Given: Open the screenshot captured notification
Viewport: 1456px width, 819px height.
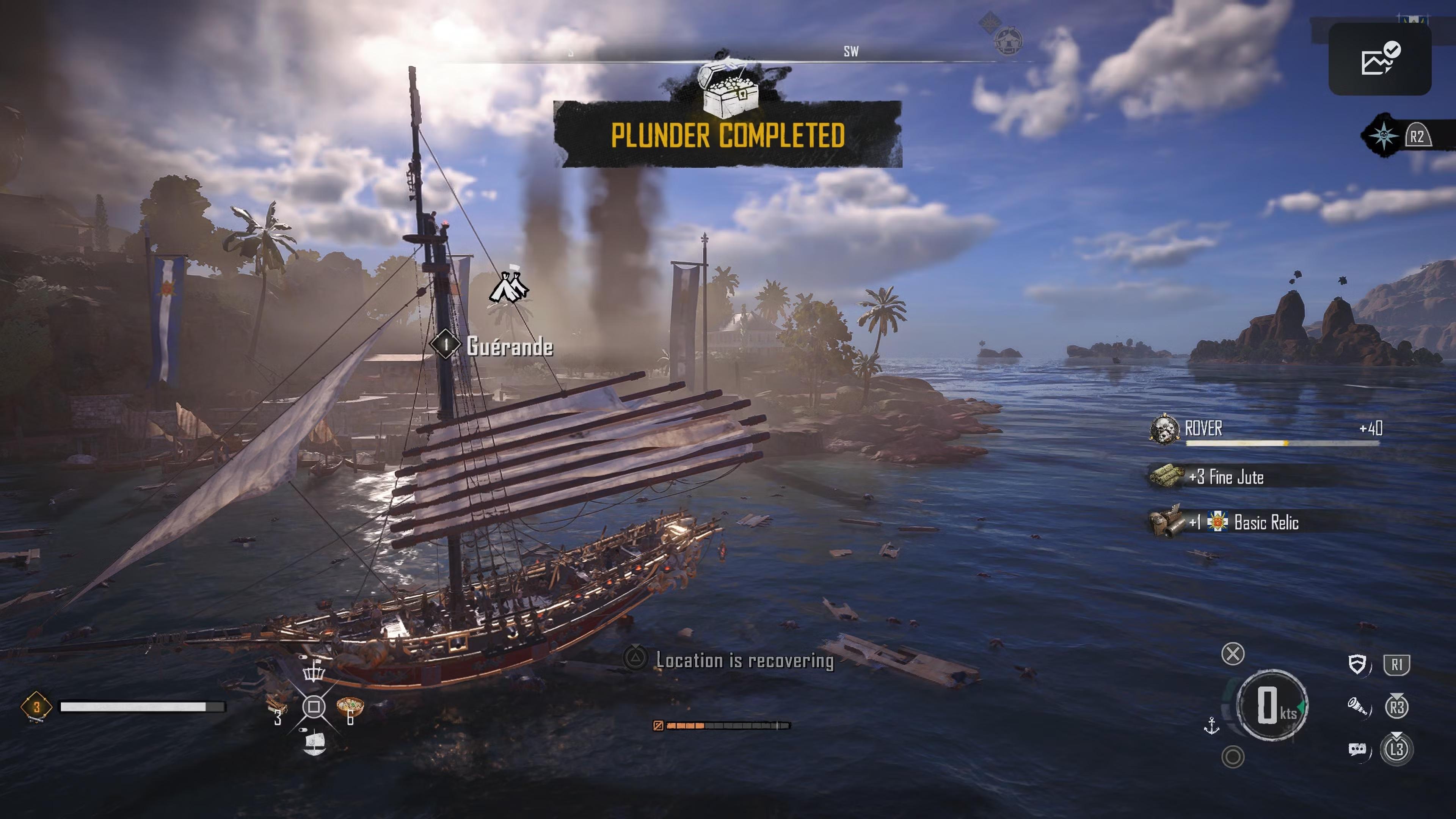Looking at the screenshot, I should [x=1379, y=59].
